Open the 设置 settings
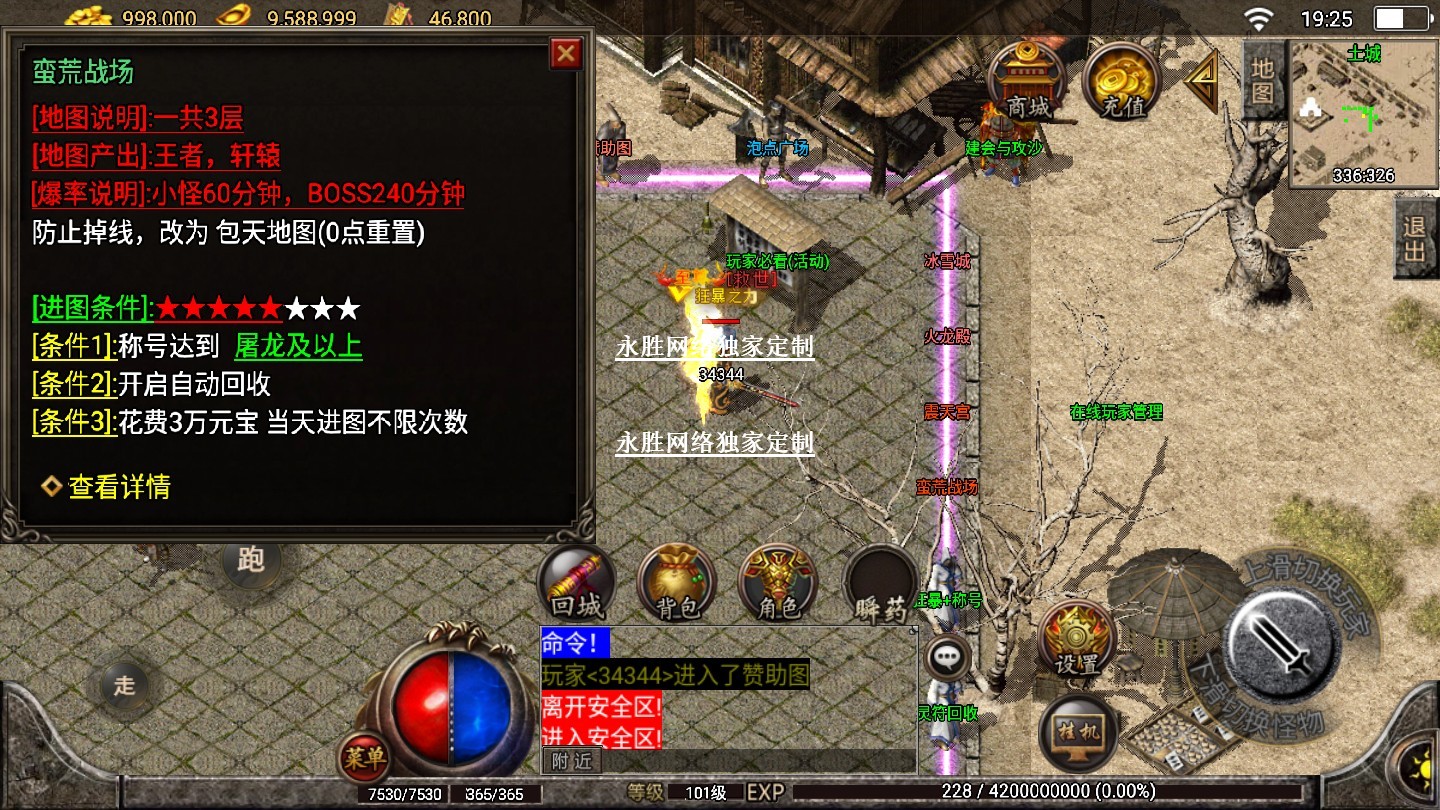The width and height of the screenshot is (1440, 810). 1076,638
